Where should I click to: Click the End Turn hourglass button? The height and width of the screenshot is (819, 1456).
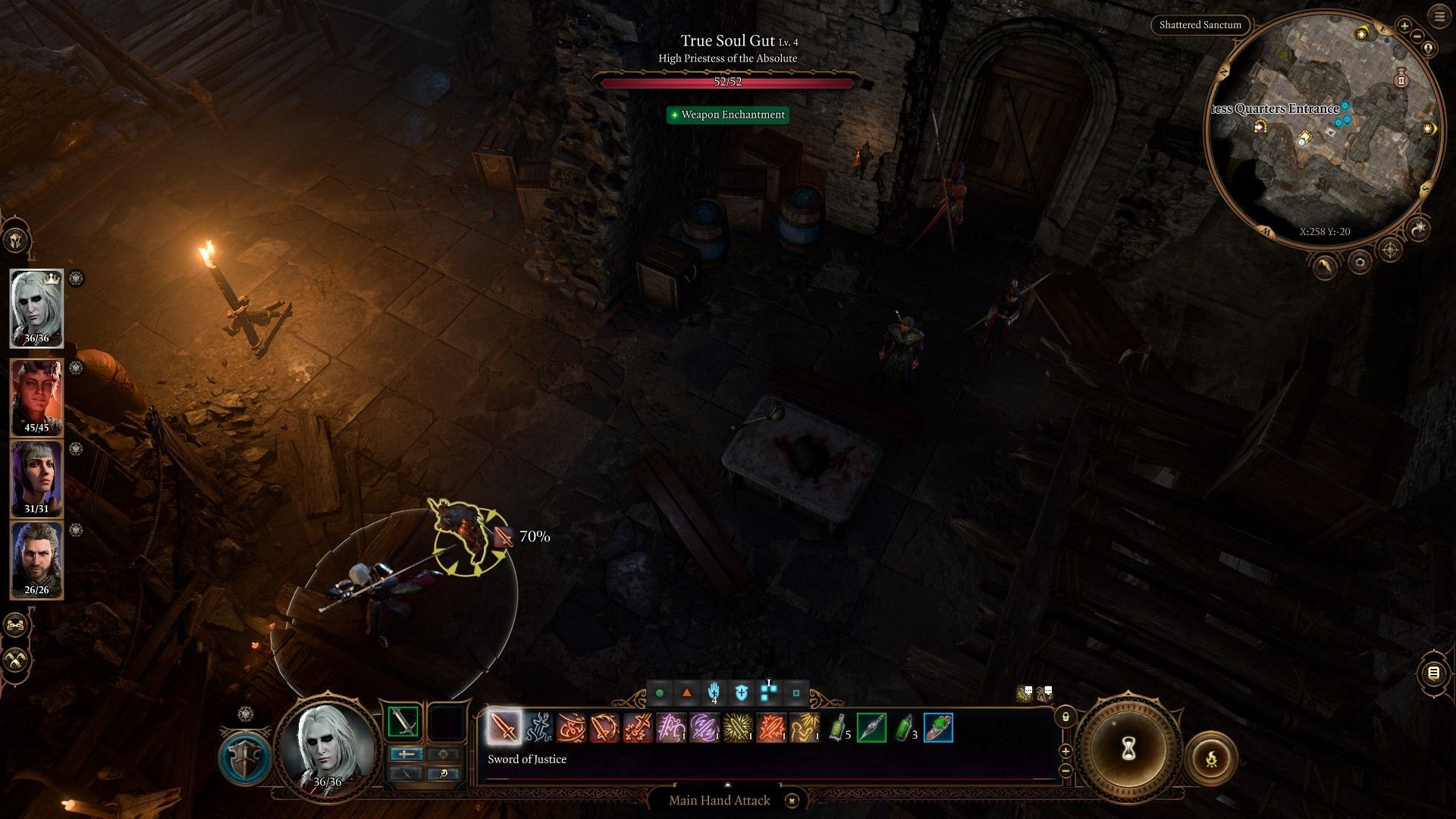pyautogui.click(x=1128, y=749)
